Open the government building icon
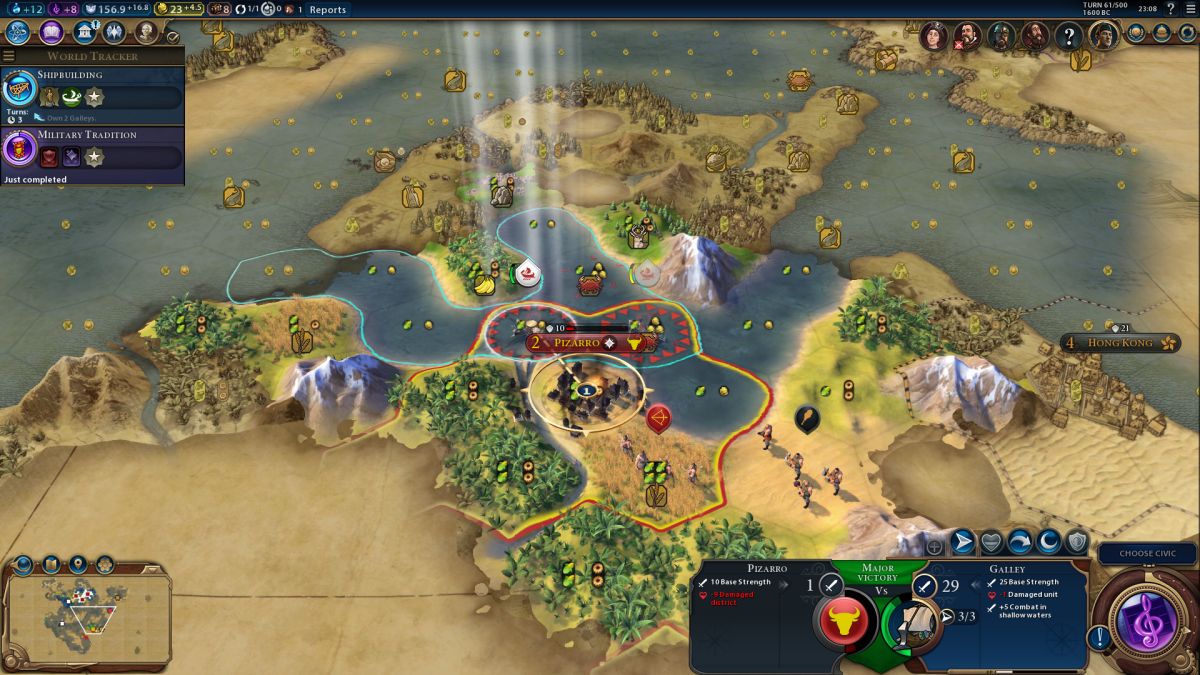 pos(84,32)
